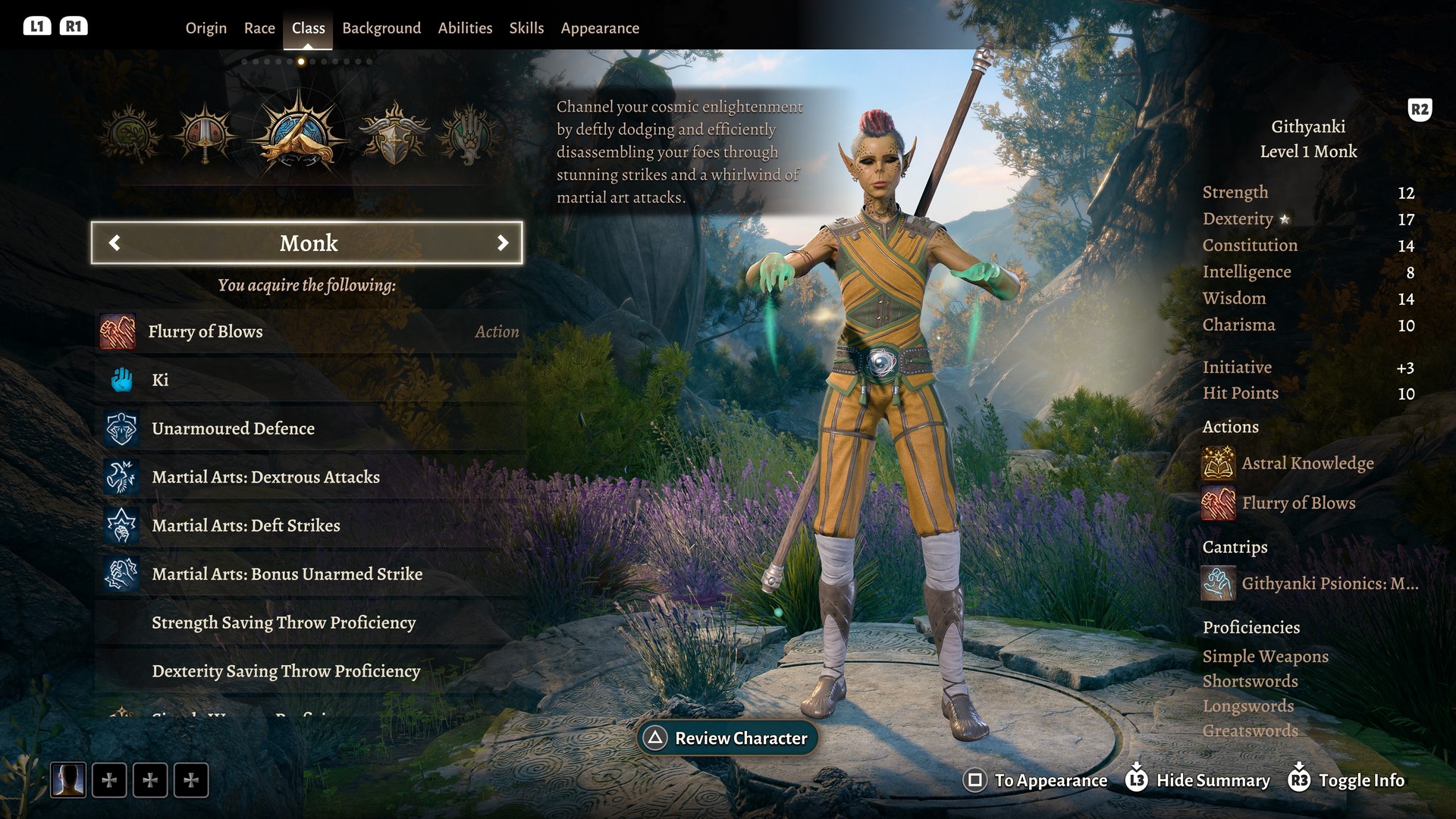Screen dimensions: 1456x819
Task: Select the Ki feature row
Action: pyautogui.click(x=309, y=380)
